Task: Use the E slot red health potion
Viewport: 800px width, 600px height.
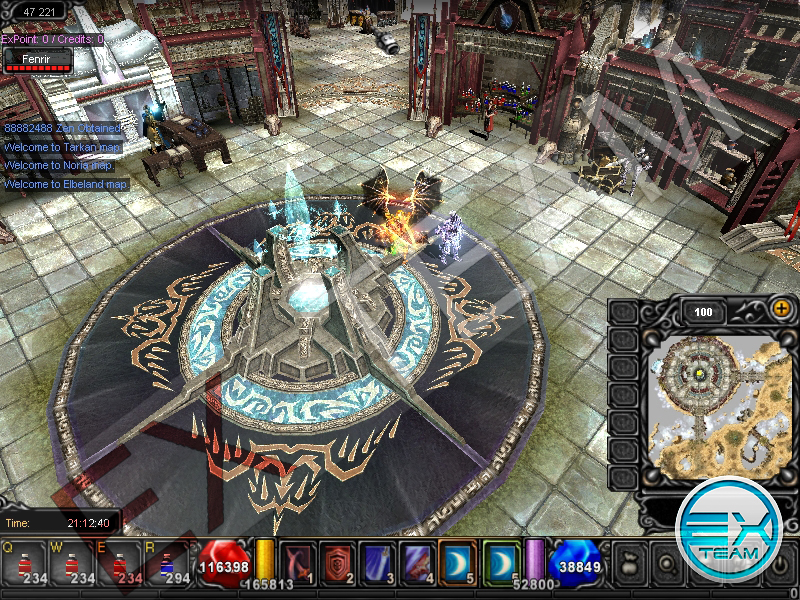Action: tap(123, 563)
